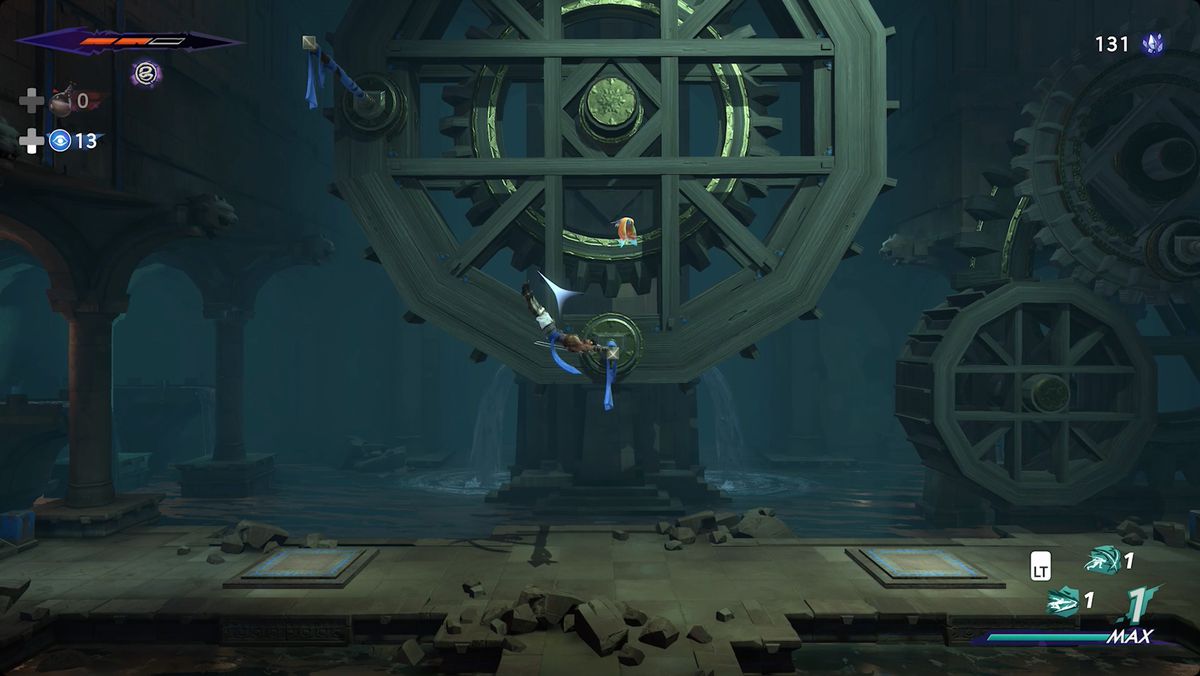1200x676 pixels.
Task: Use the healing potion flask icon
Action: pyautogui.click(x=61, y=100)
